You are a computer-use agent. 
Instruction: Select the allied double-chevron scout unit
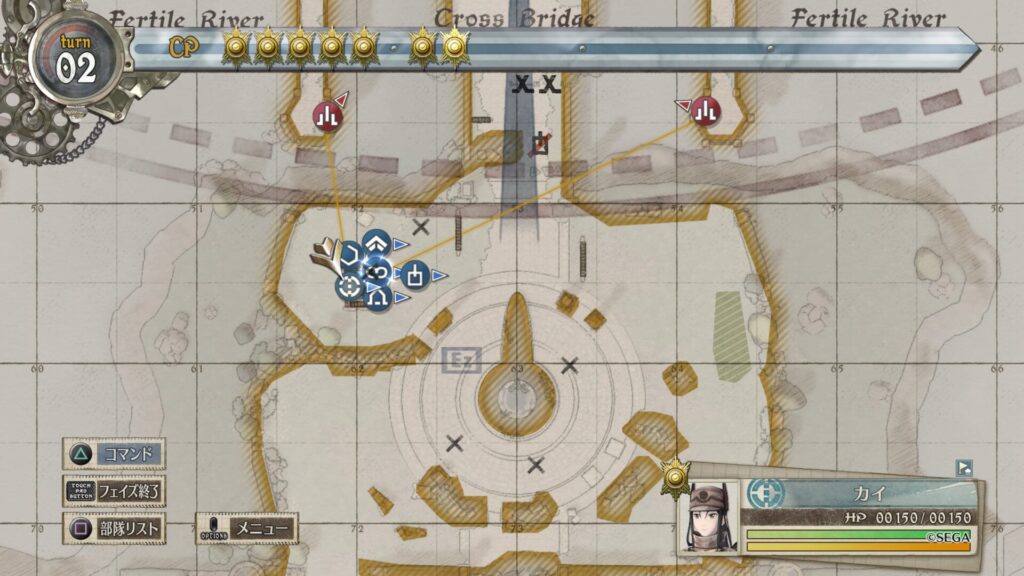tap(375, 243)
